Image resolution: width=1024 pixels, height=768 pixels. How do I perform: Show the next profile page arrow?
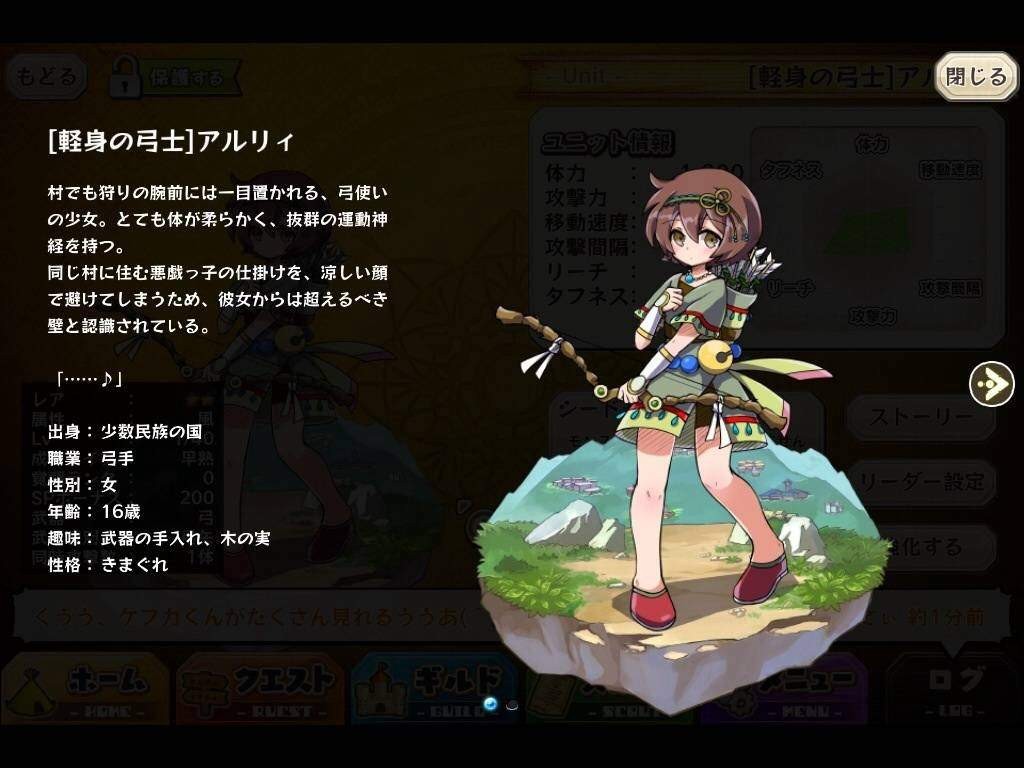click(x=991, y=384)
